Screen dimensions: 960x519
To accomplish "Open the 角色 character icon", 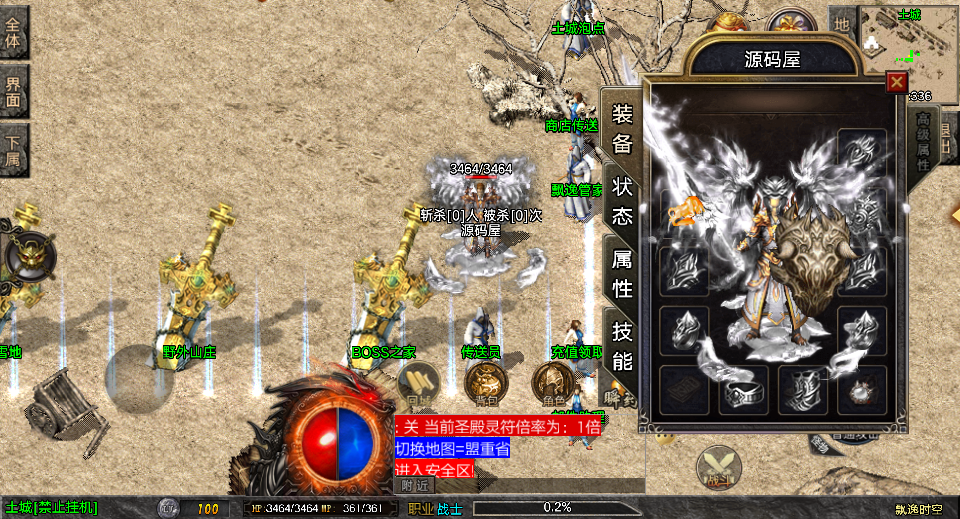I will pyautogui.click(x=550, y=383).
